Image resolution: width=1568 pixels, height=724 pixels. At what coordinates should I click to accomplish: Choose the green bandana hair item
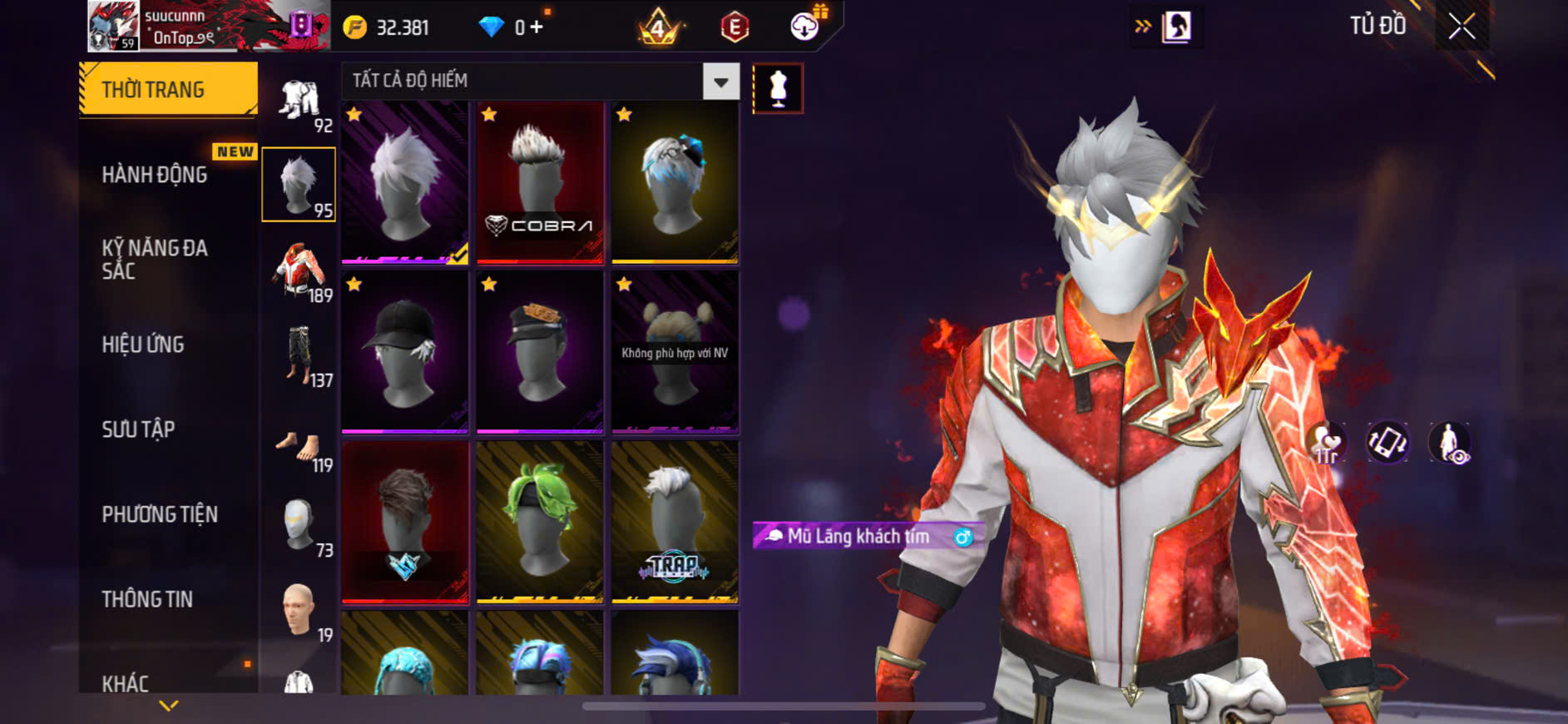pos(540,522)
